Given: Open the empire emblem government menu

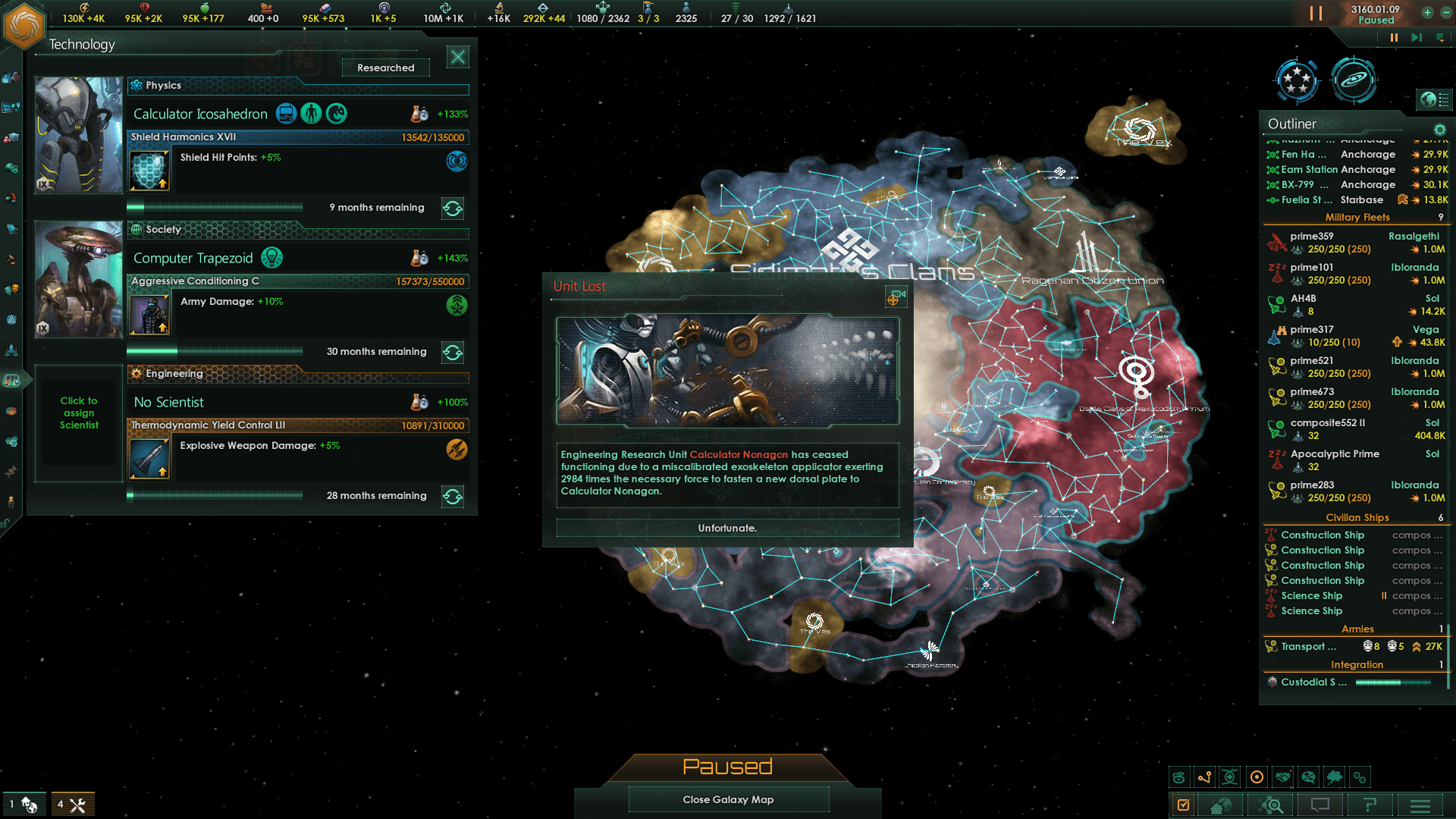Looking at the screenshot, I should [24, 24].
